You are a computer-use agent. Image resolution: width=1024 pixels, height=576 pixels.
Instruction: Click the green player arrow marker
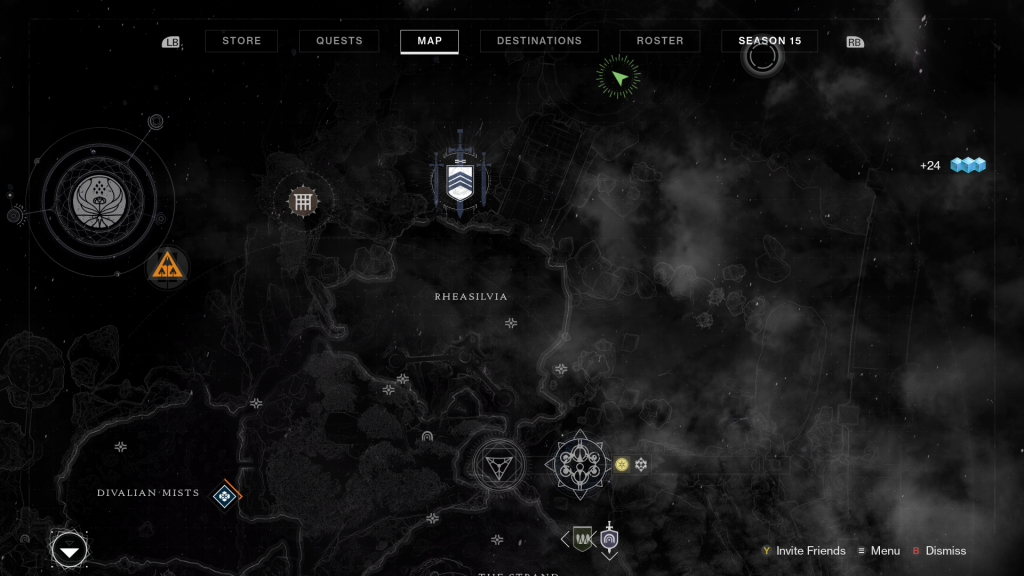(619, 77)
